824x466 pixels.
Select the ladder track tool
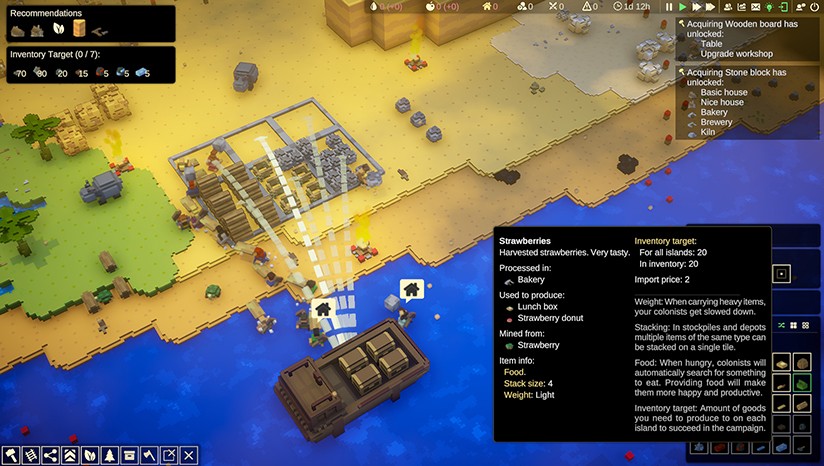[x=31, y=455]
